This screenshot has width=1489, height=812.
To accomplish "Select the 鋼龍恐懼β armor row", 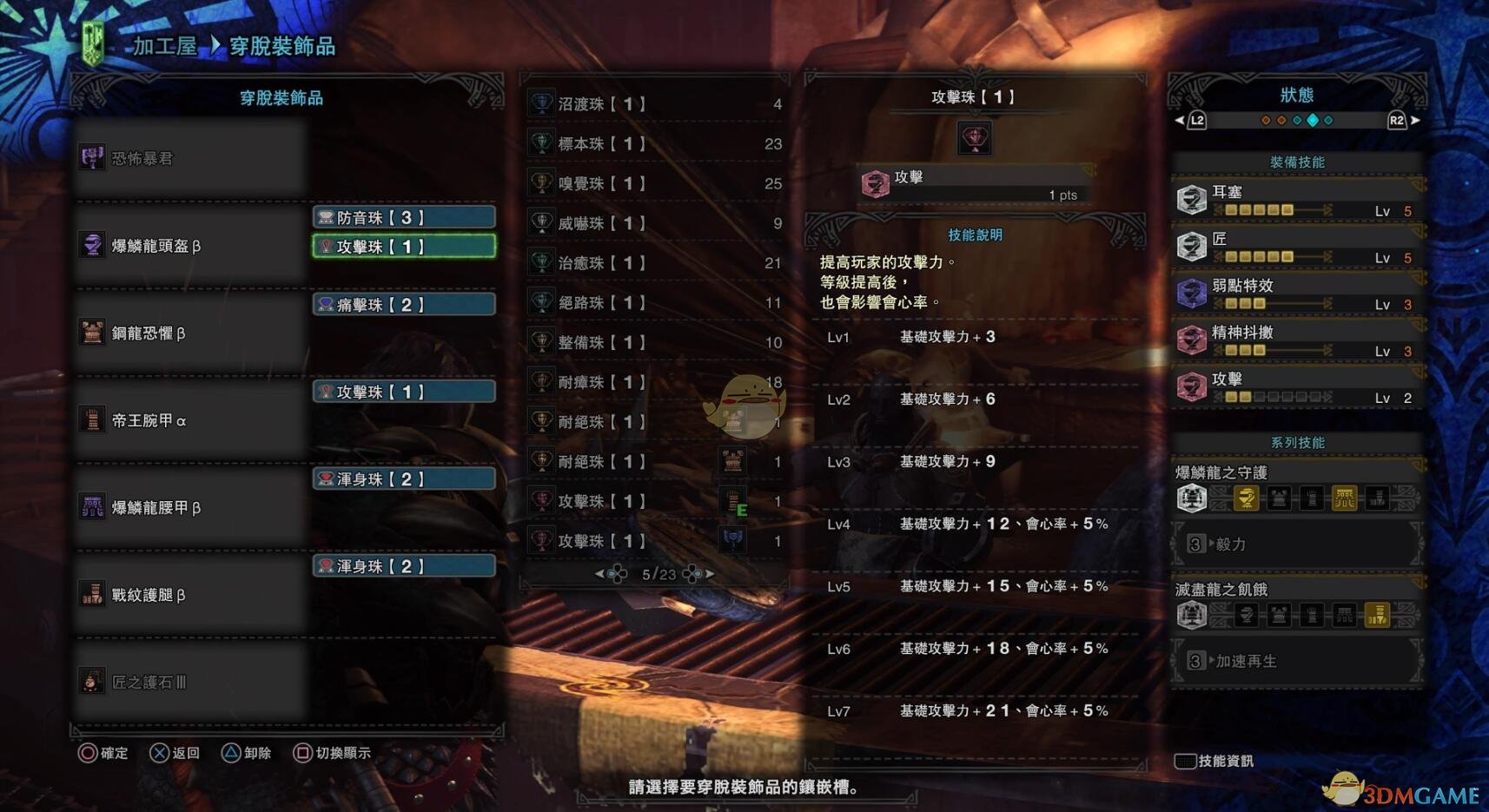I will click(191, 333).
